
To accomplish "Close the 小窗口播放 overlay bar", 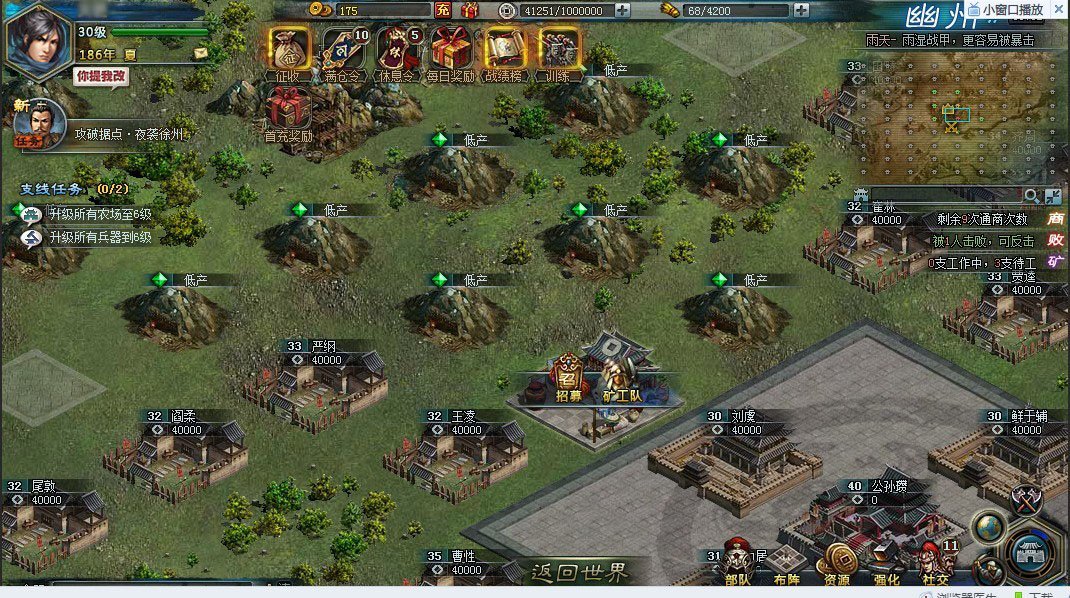I will coord(1057,9).
